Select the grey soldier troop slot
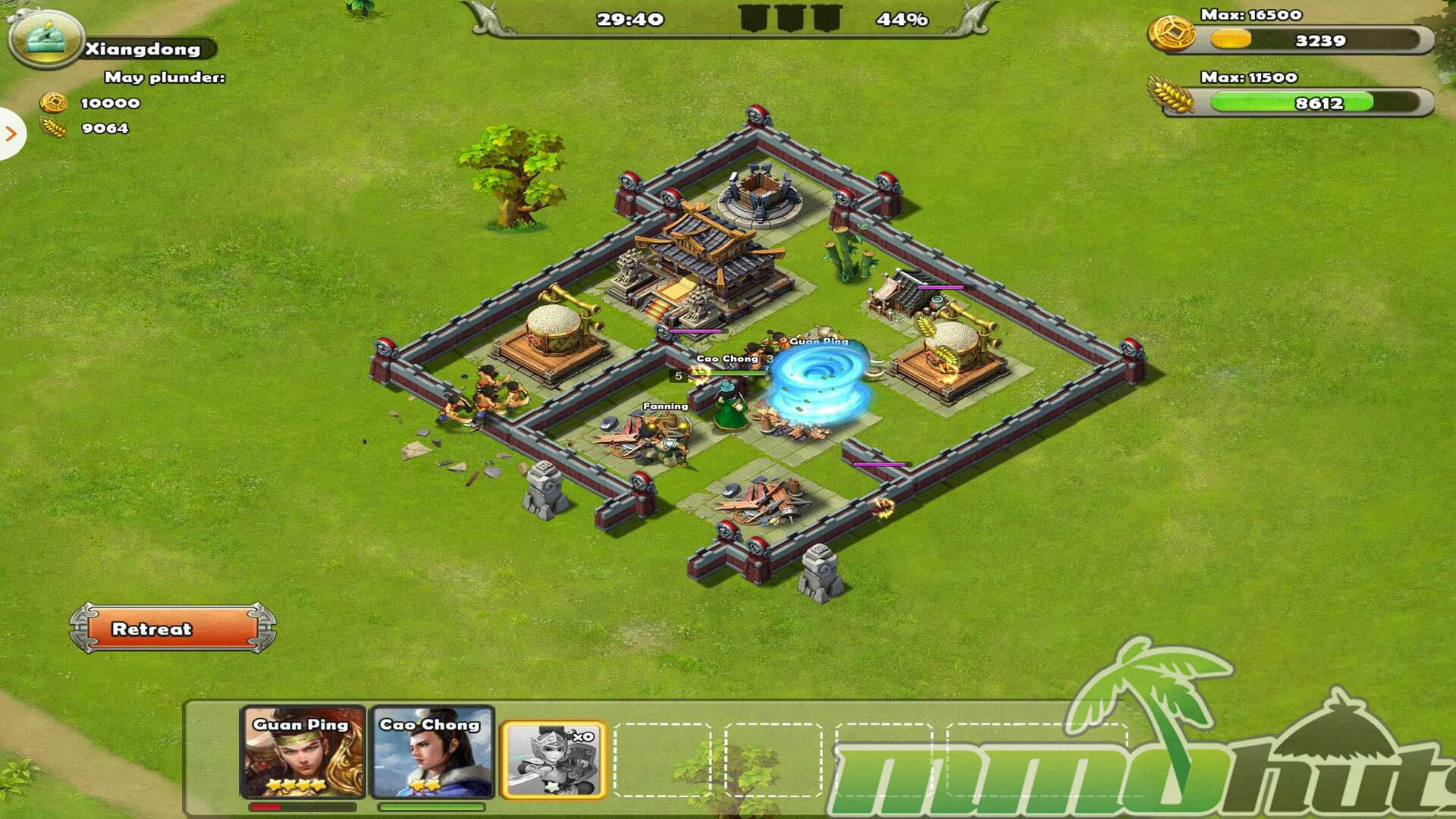The image size is (1456, 819). tap(554, 760)
